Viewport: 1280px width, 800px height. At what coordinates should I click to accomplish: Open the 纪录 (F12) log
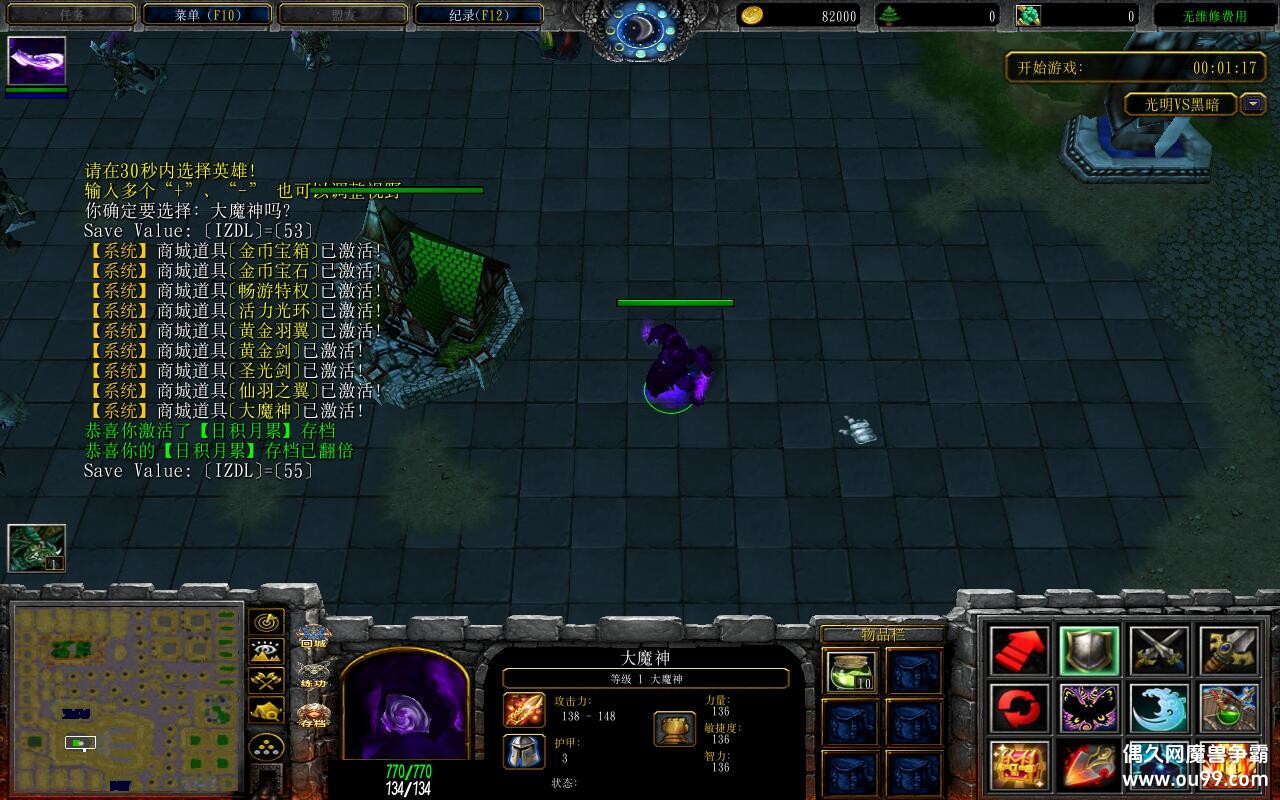[478, 15]
